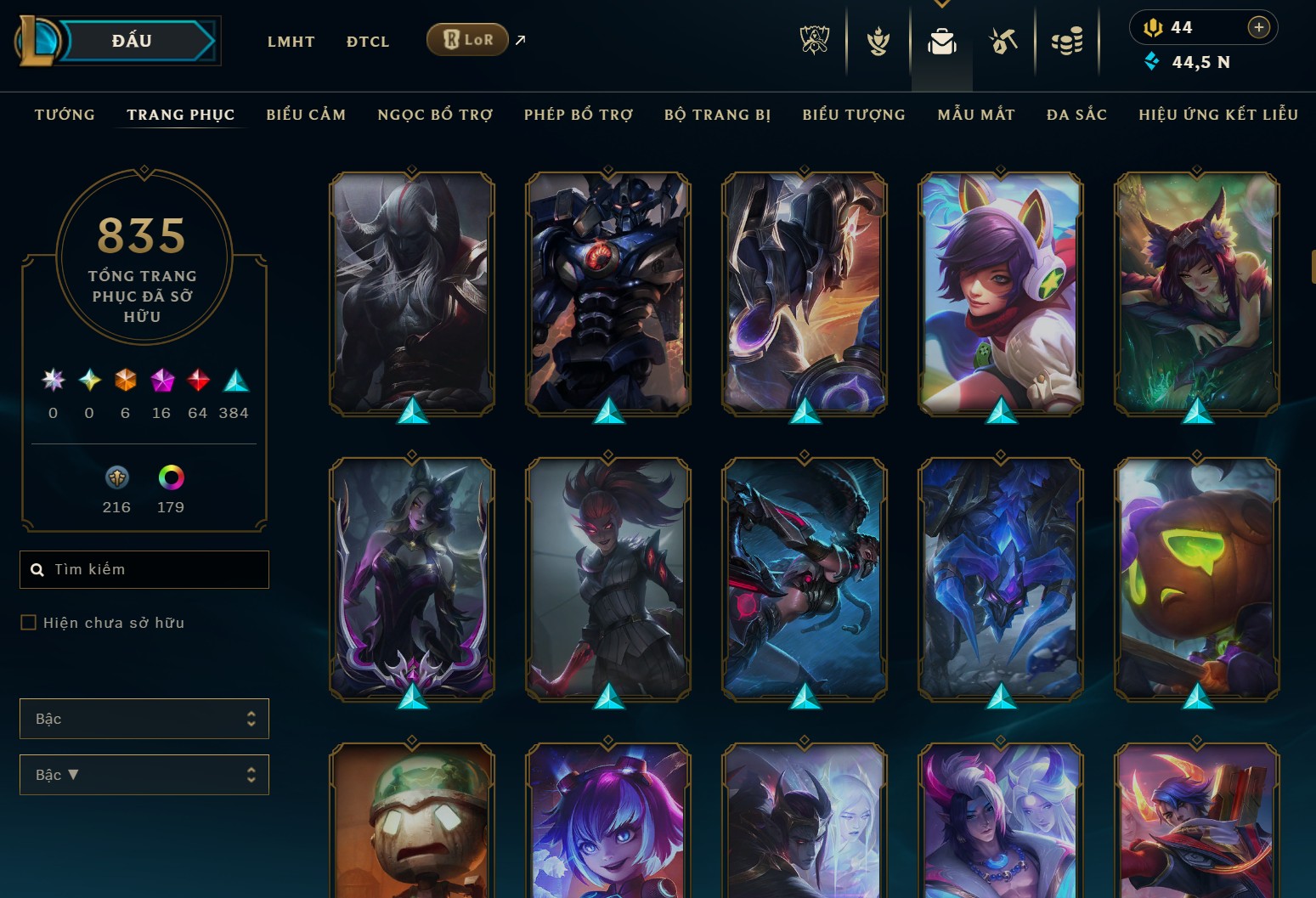
Task: Click the Tìm kiếm search field
Action: pyautogui.click(x=144, y=569)
